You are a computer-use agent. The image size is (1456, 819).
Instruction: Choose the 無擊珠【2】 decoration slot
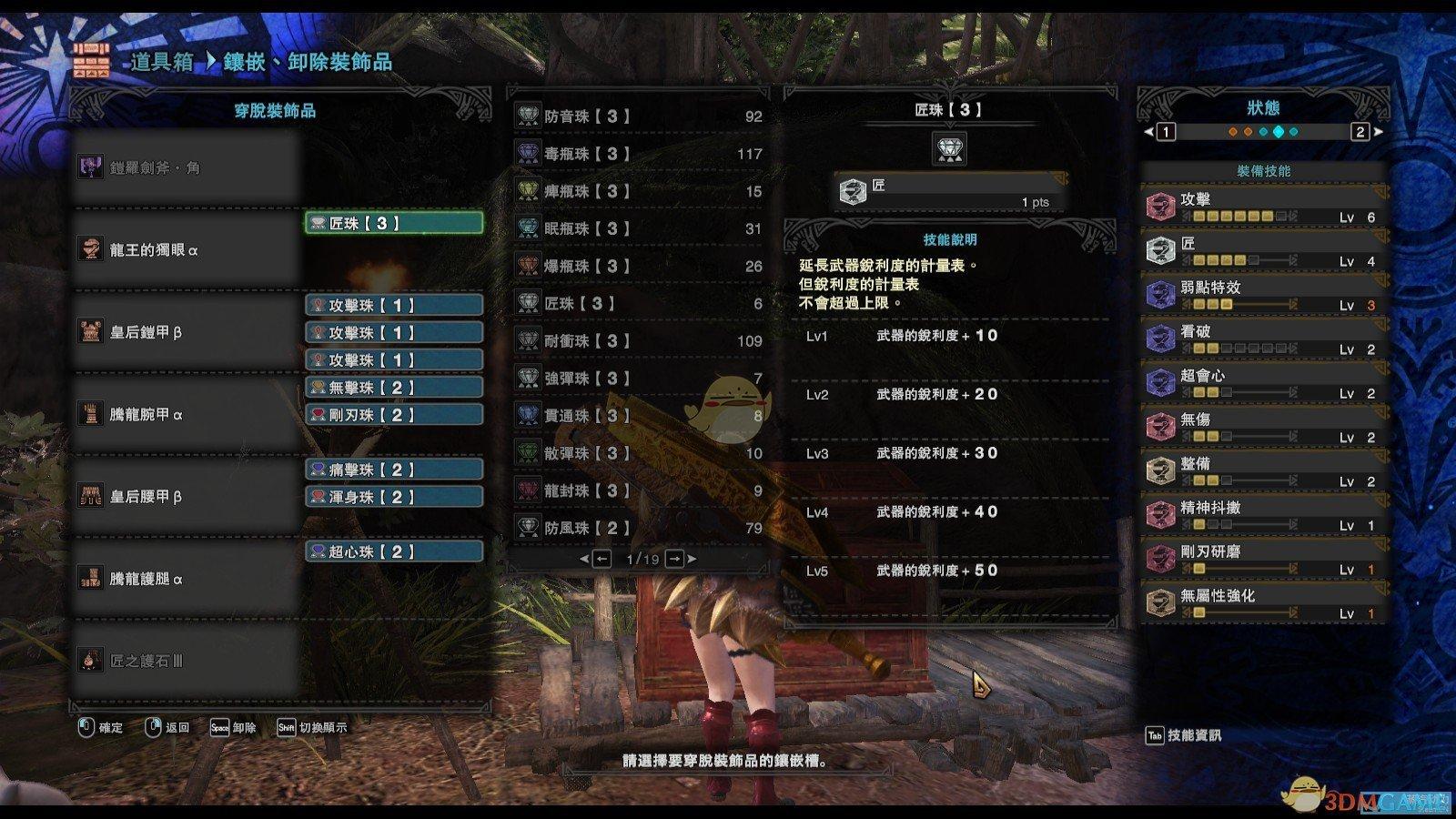tap(393, 388)
